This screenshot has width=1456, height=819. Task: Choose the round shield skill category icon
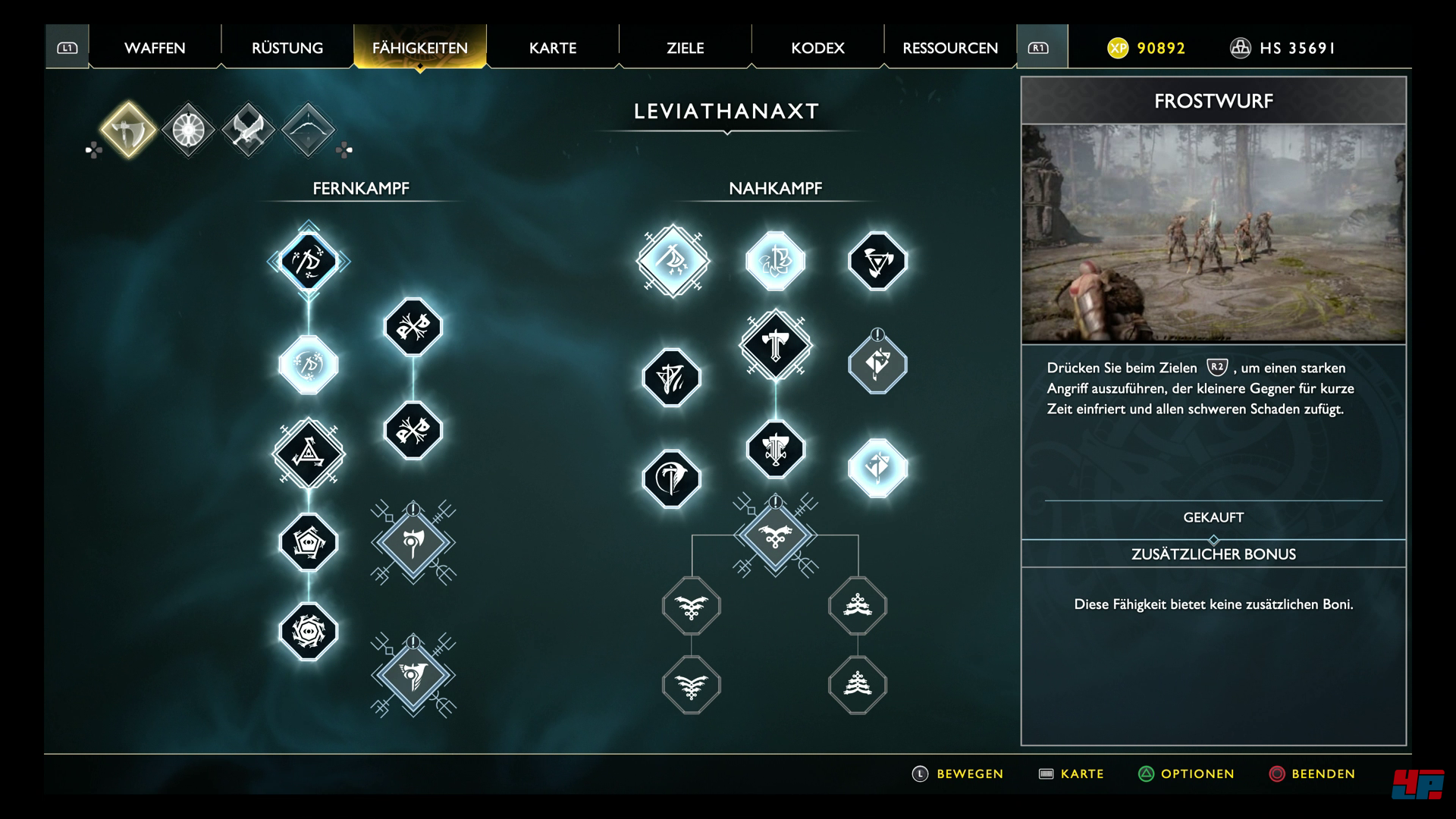tap(188, 130)
